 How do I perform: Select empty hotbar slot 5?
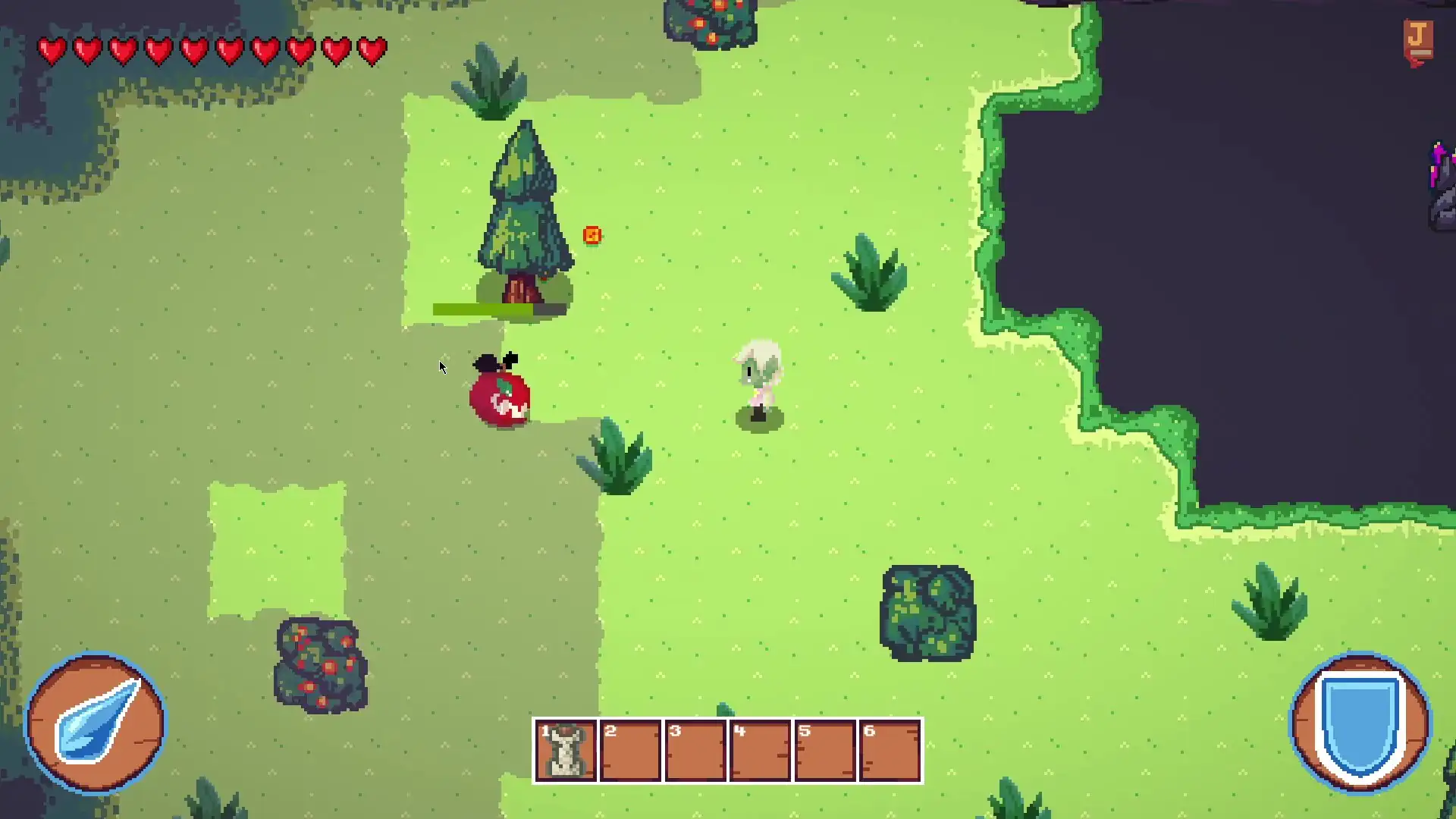point(826,751)
